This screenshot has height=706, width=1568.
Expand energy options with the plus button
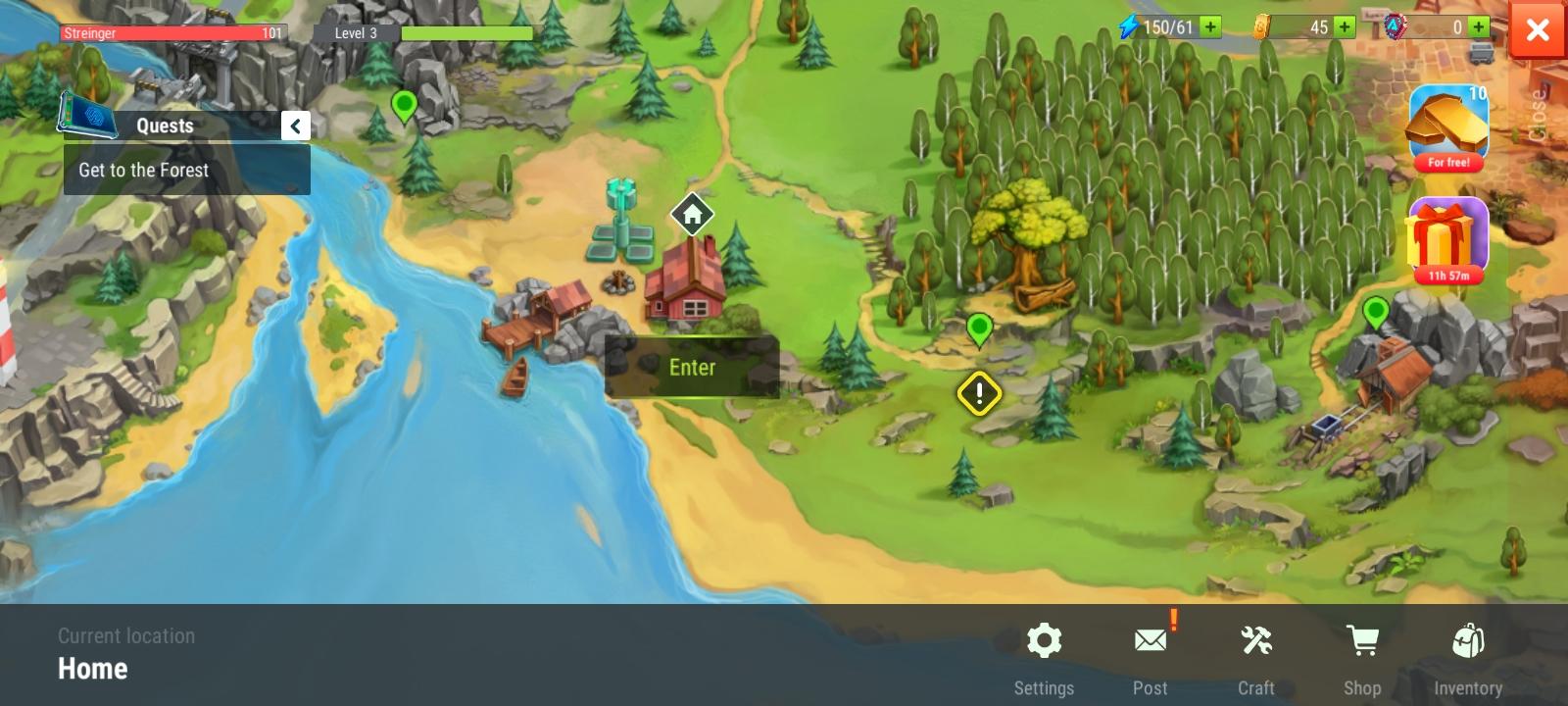coord(1208,26)
